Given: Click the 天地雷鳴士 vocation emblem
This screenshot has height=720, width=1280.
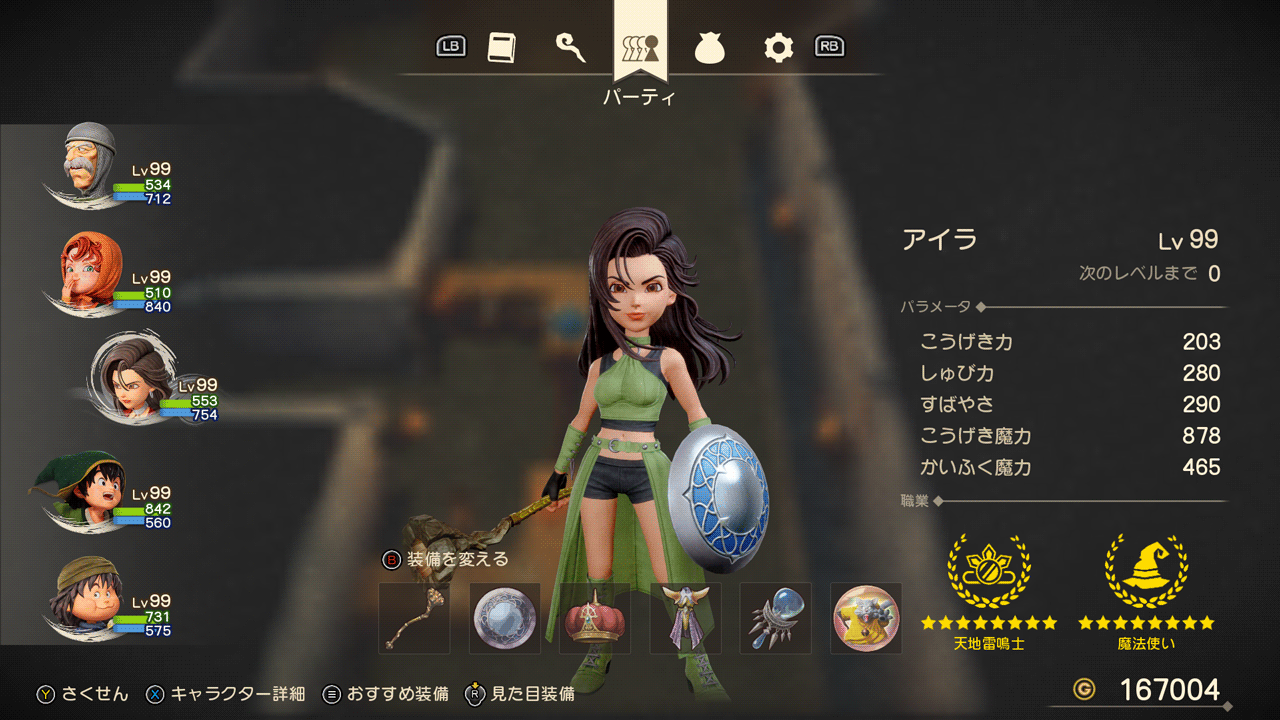Looking at the screenshot, I should tap(988, 572).
